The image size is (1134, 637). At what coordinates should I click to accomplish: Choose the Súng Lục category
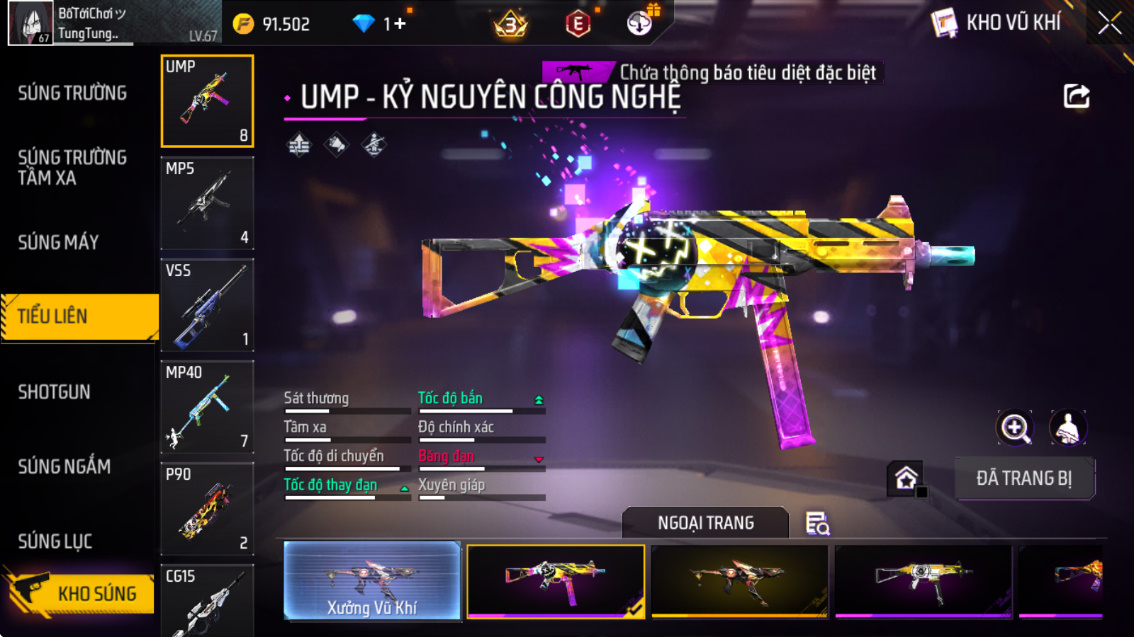pyautogui.click(x=55, y=541)
